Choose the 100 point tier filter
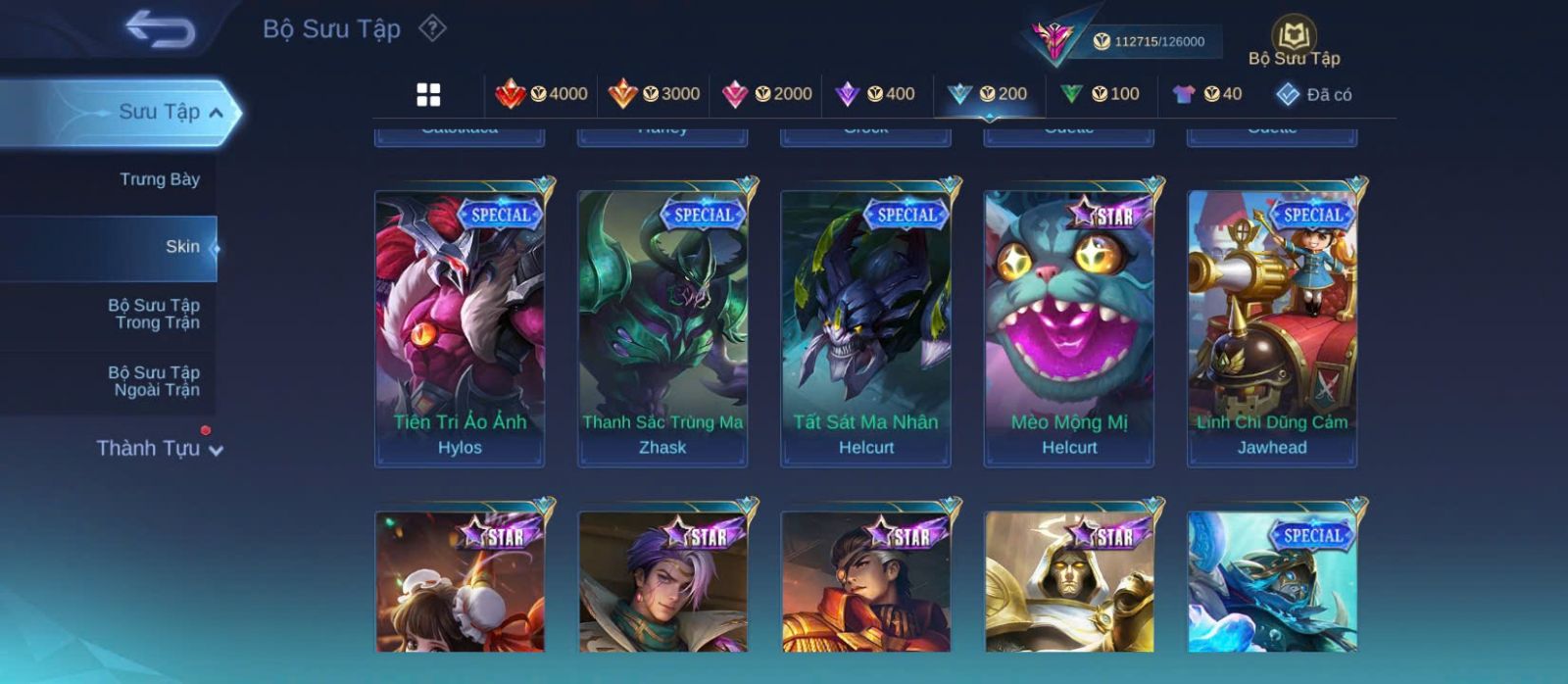The width and height of the screenshot is (1568, 684). 1100,94
